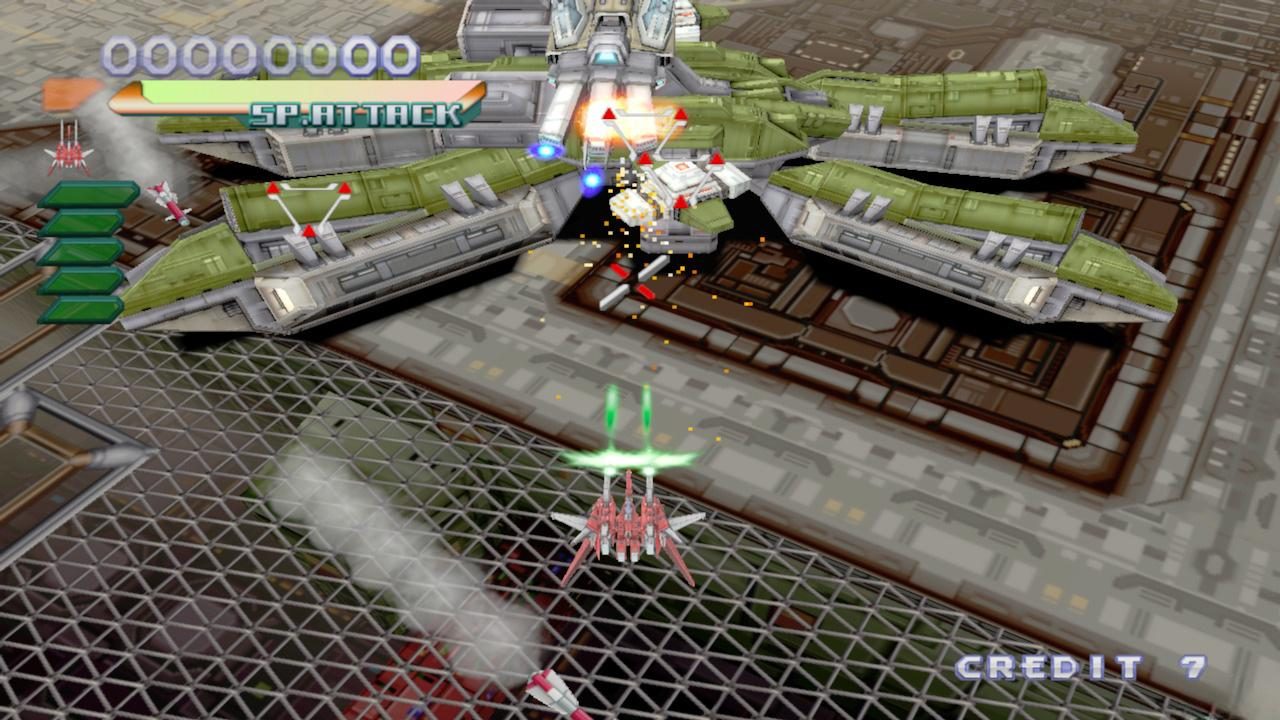
Task: Toggle the second green bomb-stock bar
Action: tap(88, 222)
